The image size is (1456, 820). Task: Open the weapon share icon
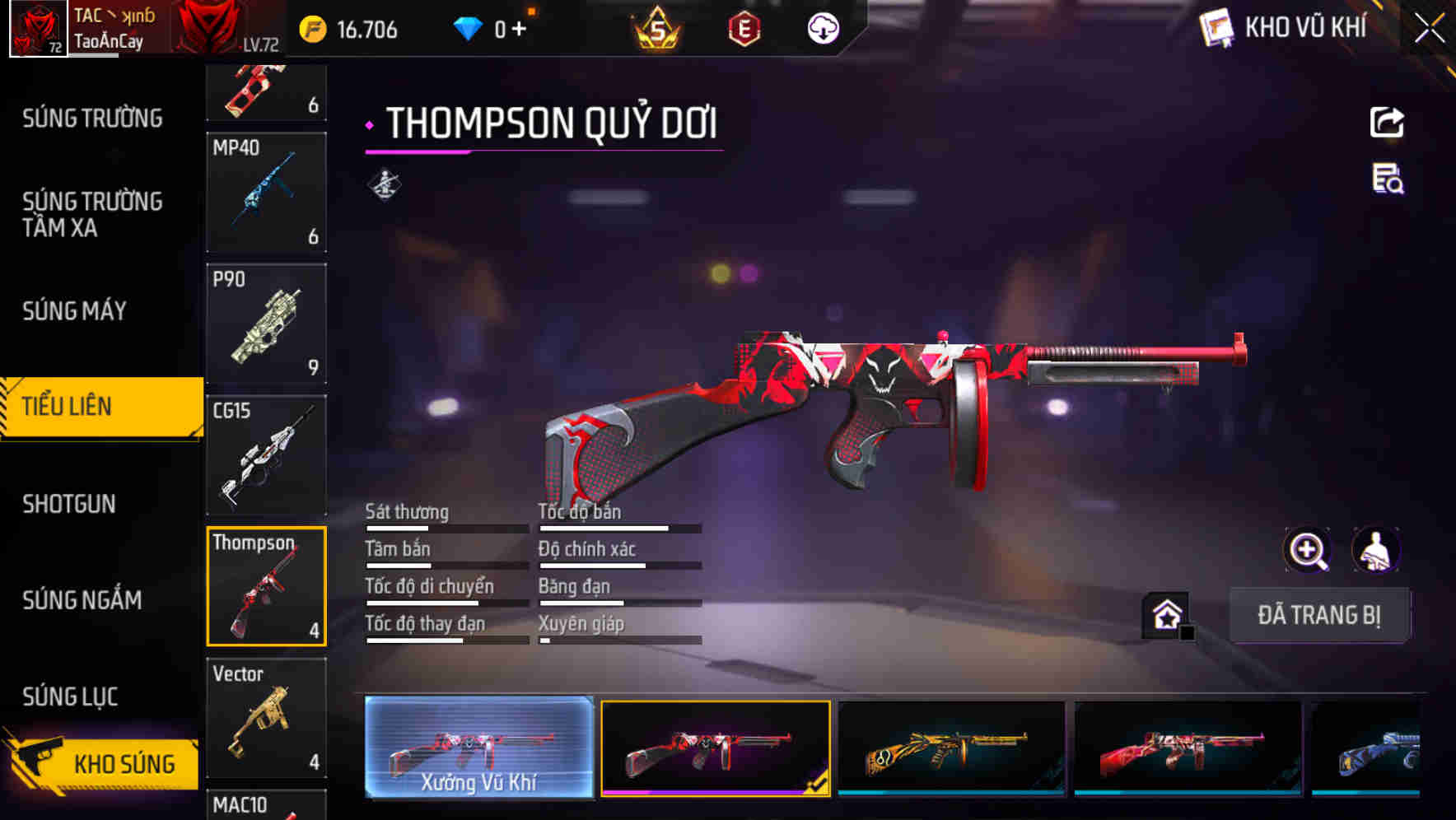(1388, 122)
